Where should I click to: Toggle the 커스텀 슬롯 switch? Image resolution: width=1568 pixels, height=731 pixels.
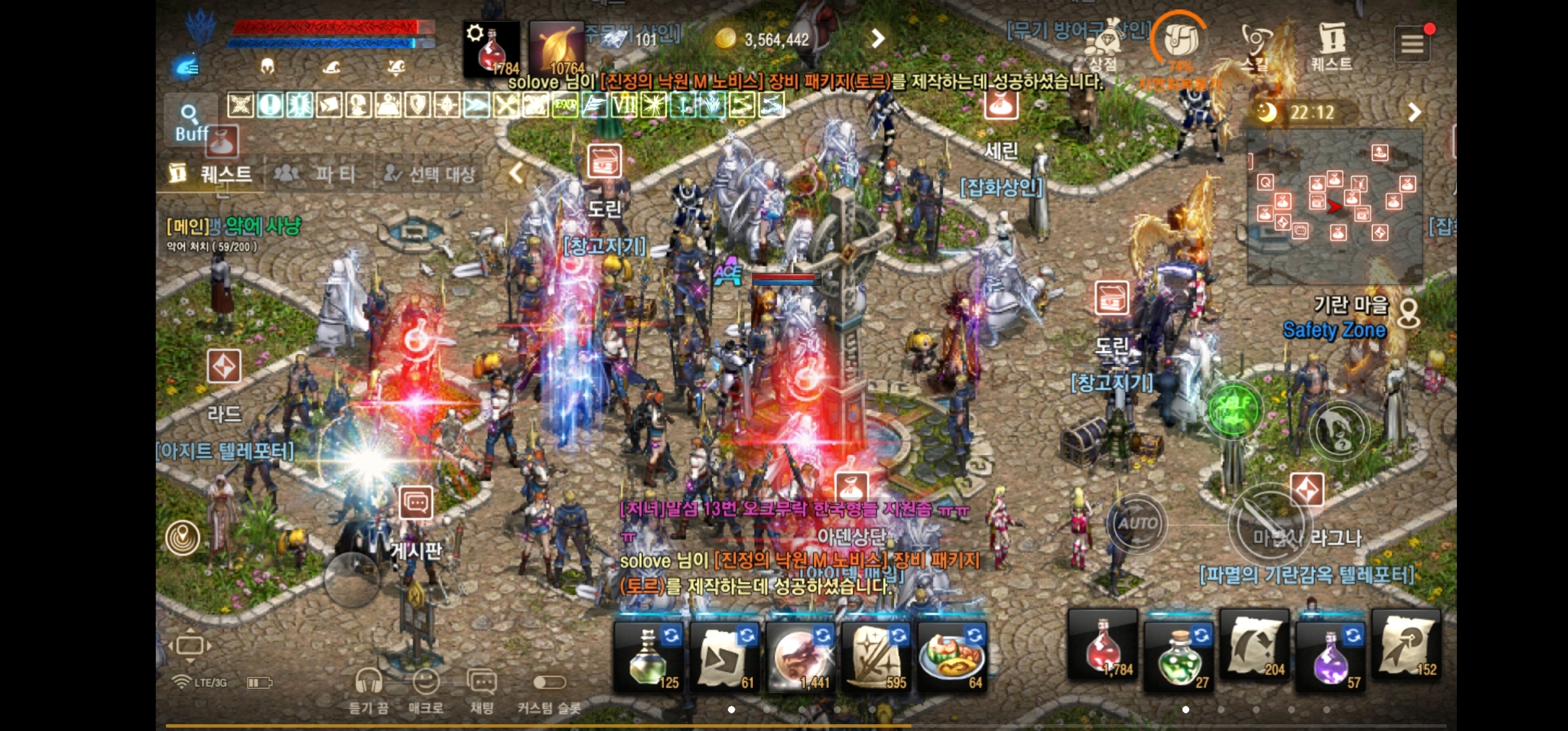549,684
